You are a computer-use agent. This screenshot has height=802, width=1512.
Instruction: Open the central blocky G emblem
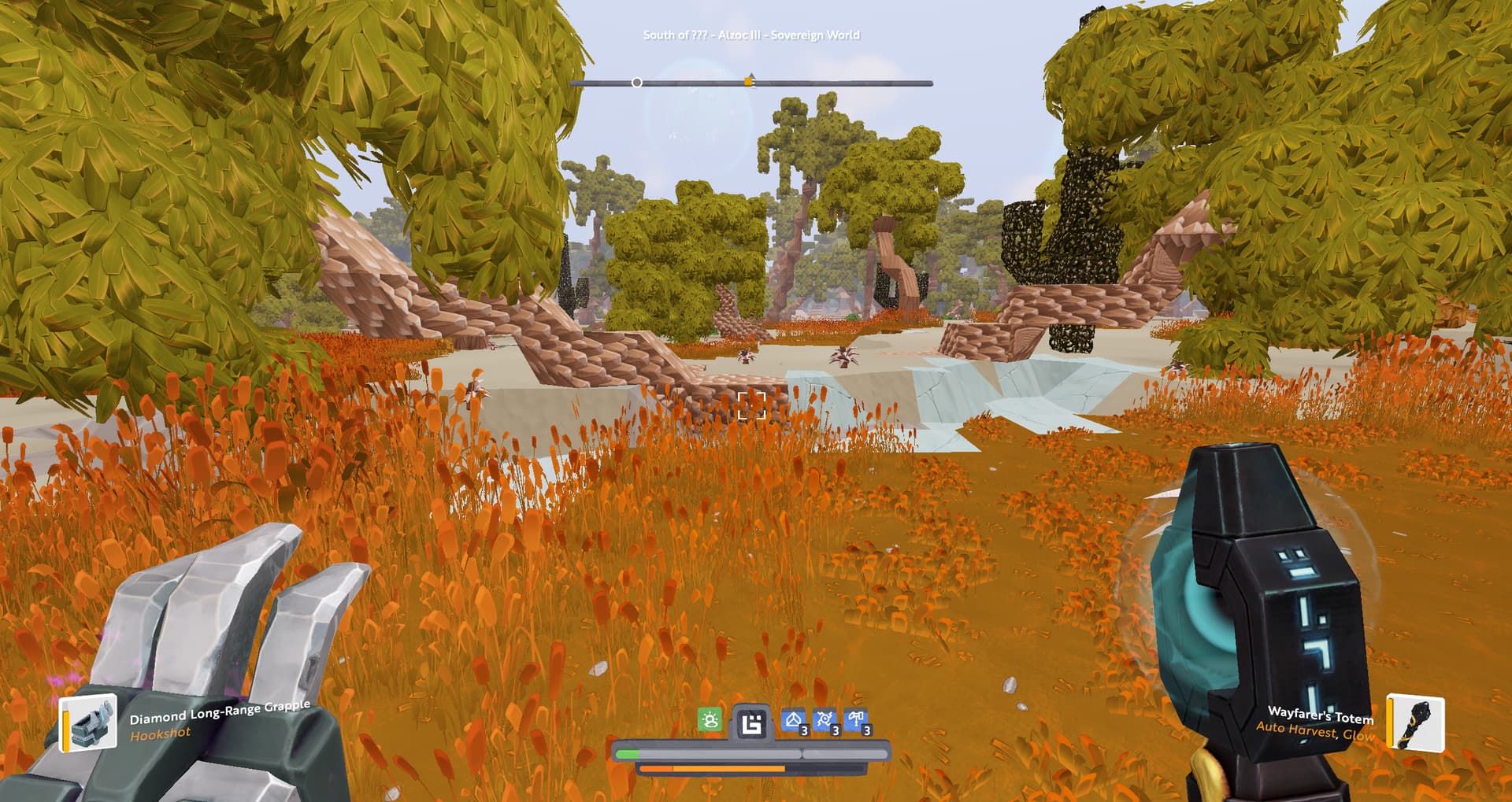751,723
